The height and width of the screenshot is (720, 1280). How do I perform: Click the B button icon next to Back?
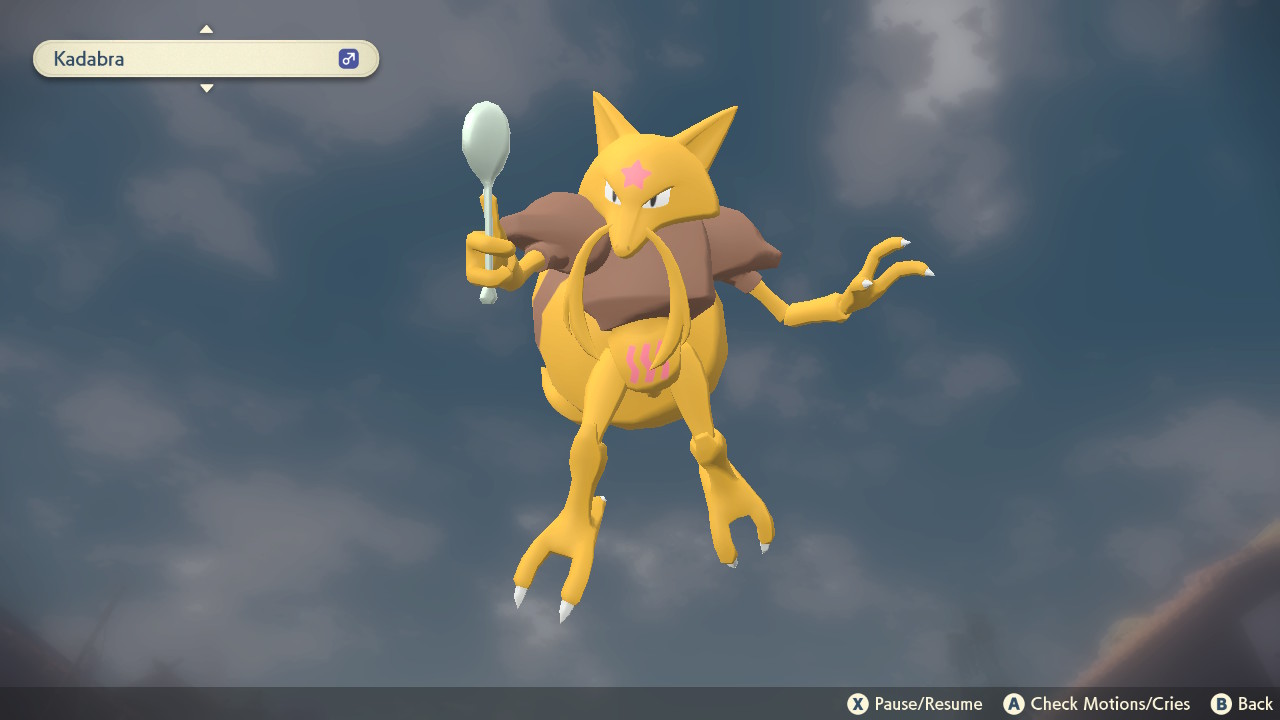[1219, 704]
